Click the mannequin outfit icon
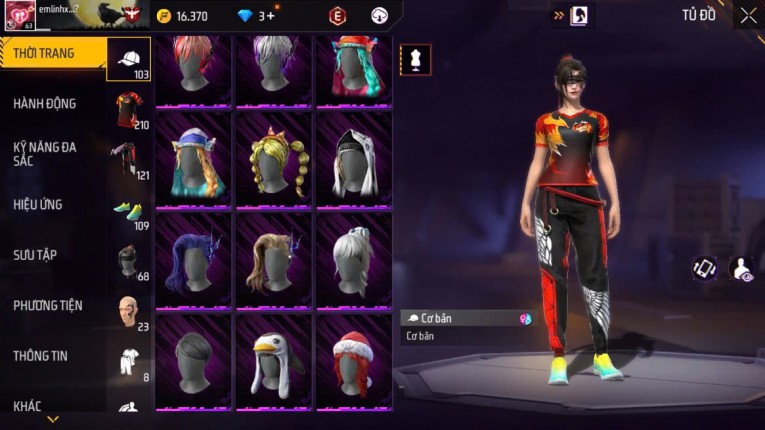This screenshot has width=765, height=430. point(416,59)
